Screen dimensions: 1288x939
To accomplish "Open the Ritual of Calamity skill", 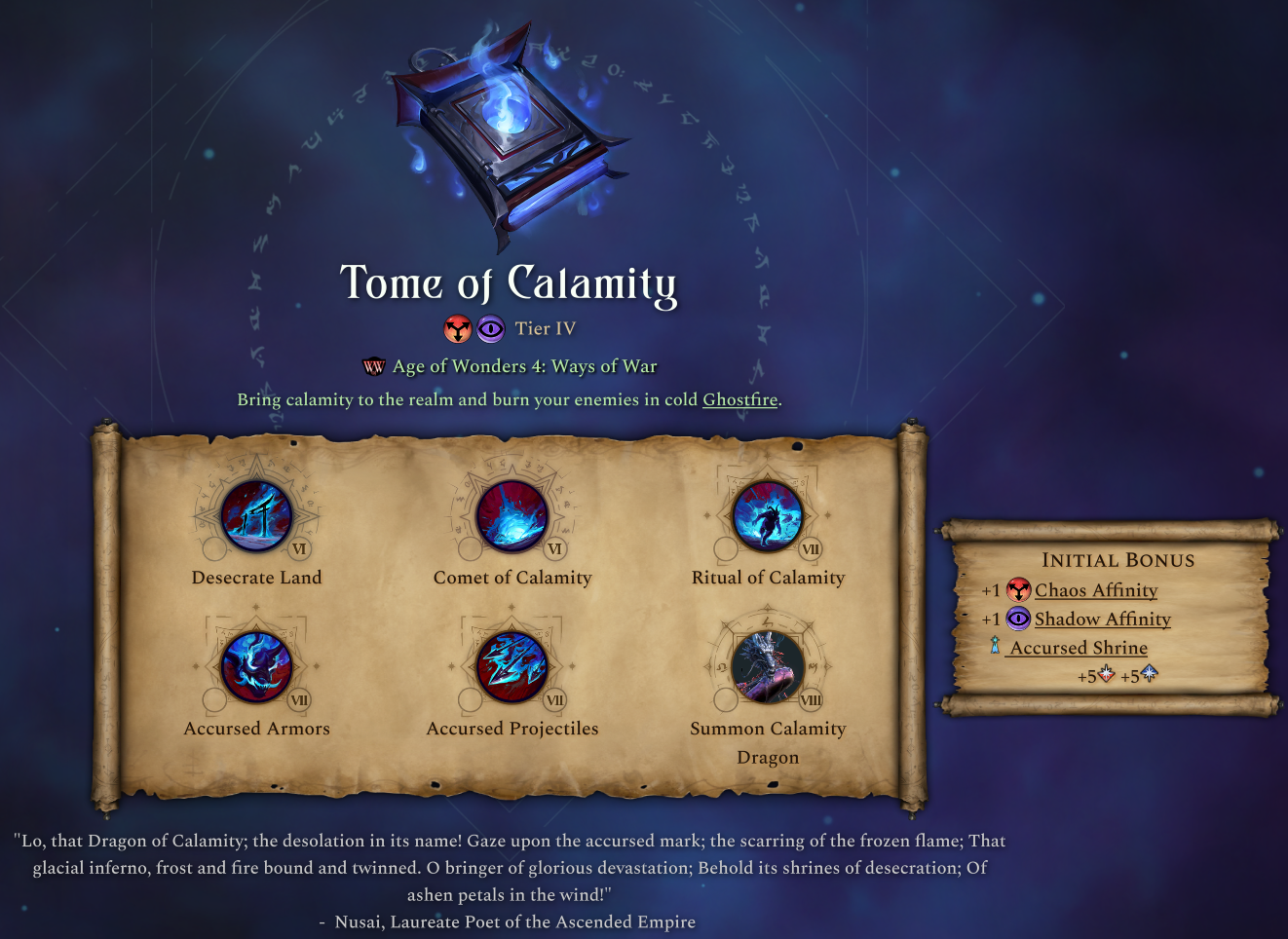I will [768, 515].
